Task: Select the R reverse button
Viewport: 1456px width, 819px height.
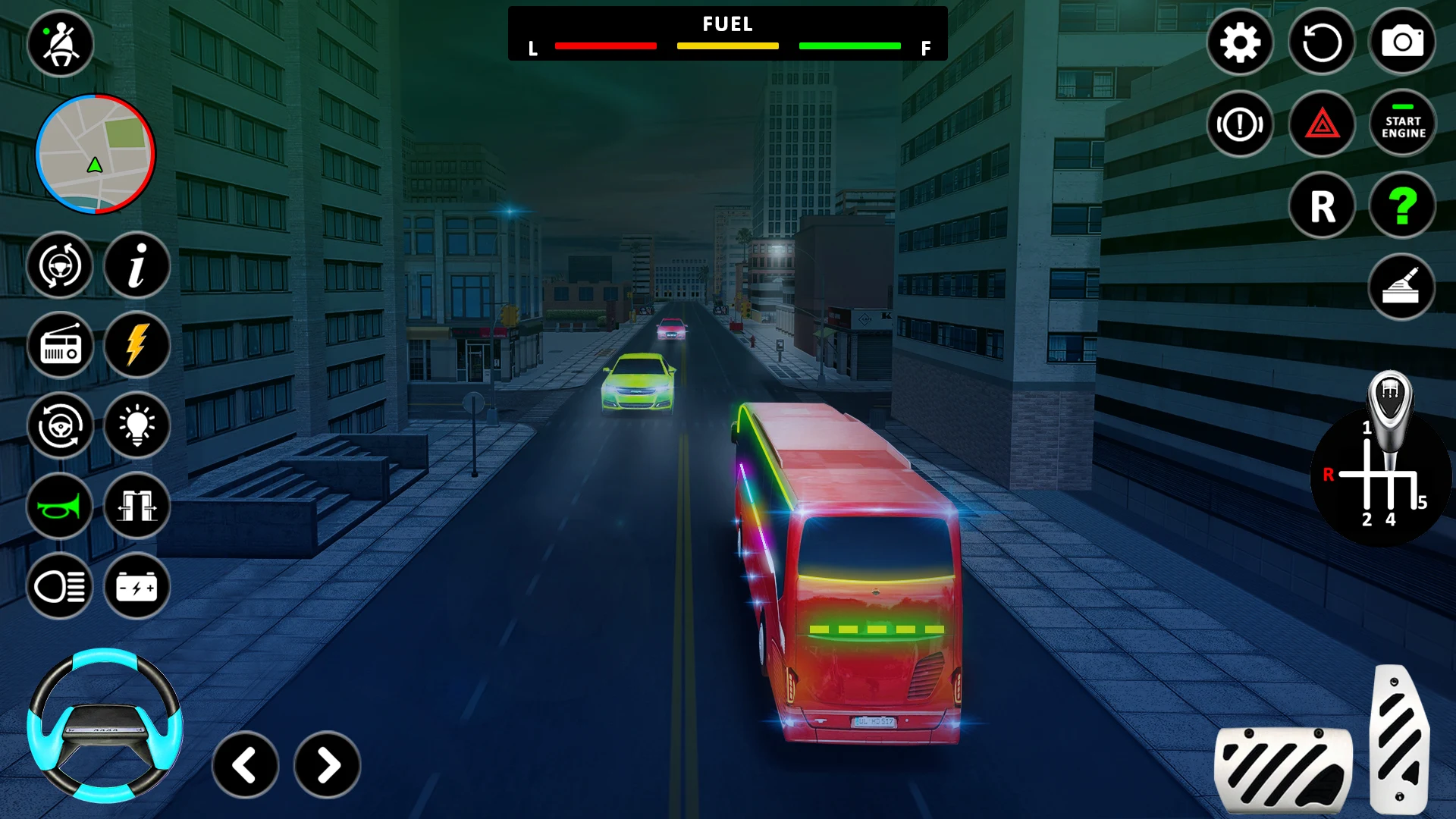Action: [1321, 206]
